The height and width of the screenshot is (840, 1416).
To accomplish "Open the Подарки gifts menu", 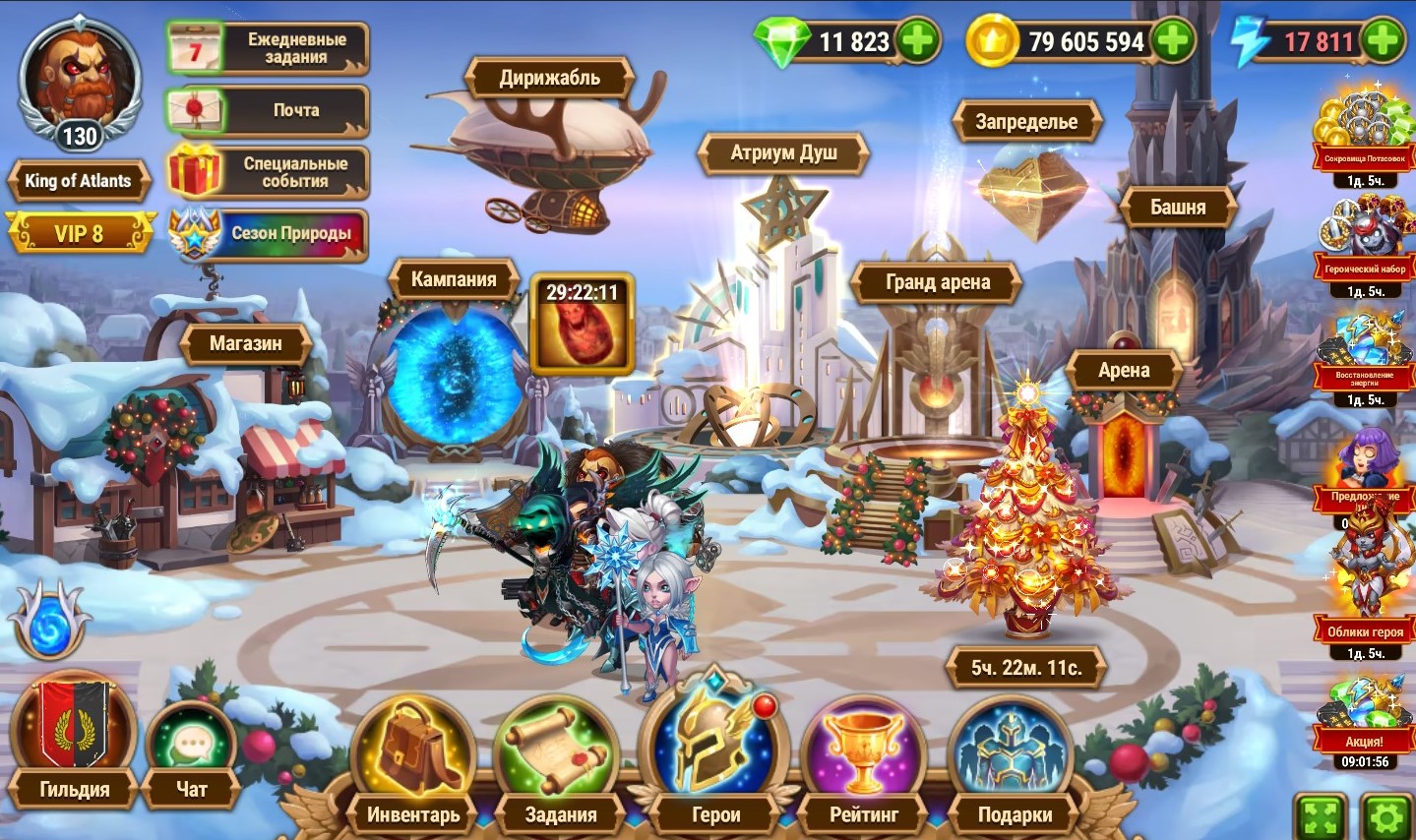I will point(1014,762).
